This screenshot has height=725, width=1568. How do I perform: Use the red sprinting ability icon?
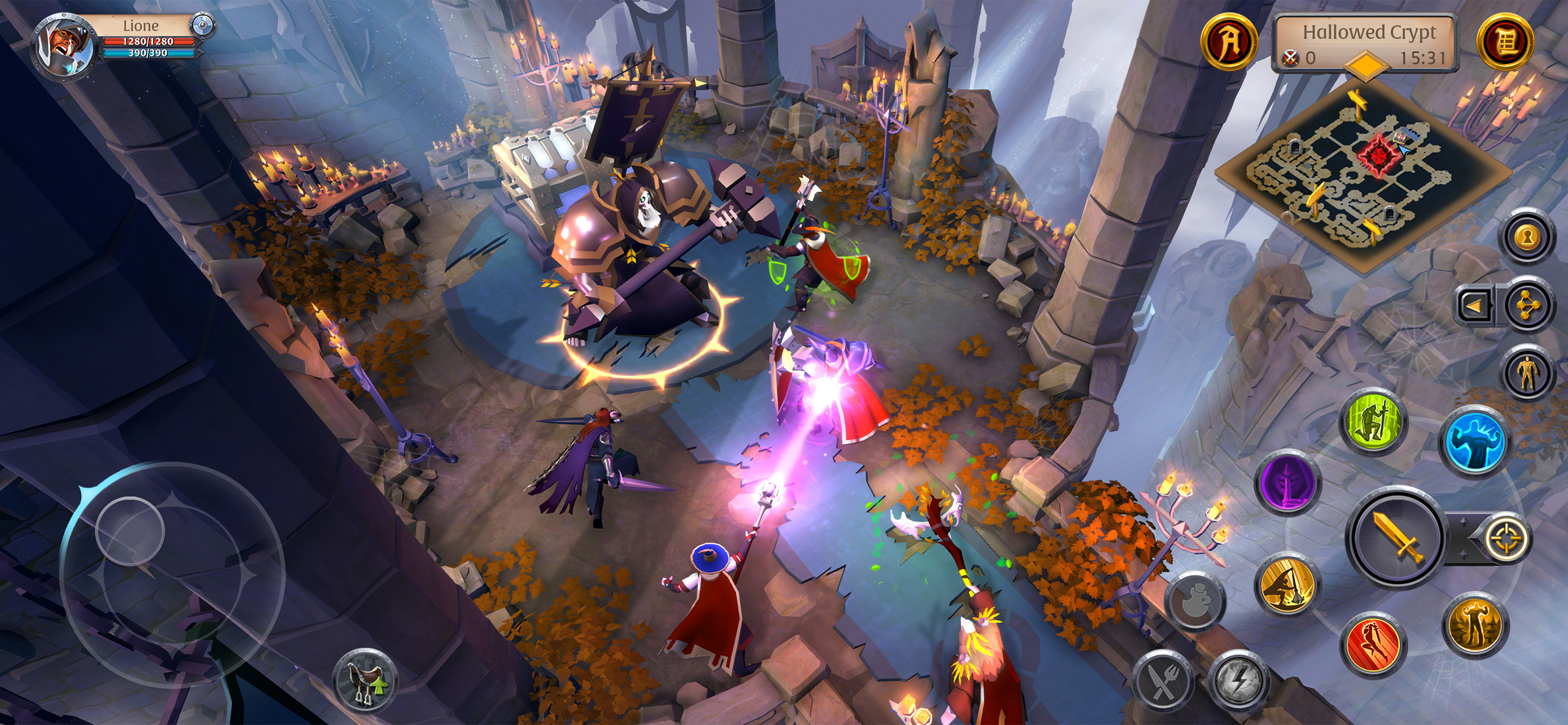click(1374, 643)
